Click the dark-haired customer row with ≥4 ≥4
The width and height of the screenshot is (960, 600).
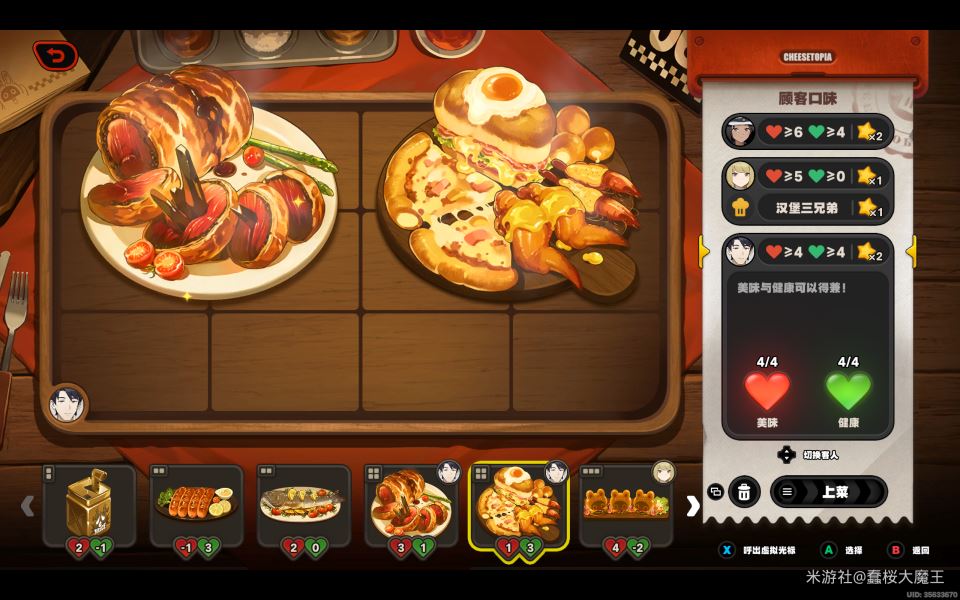point(806,251)
